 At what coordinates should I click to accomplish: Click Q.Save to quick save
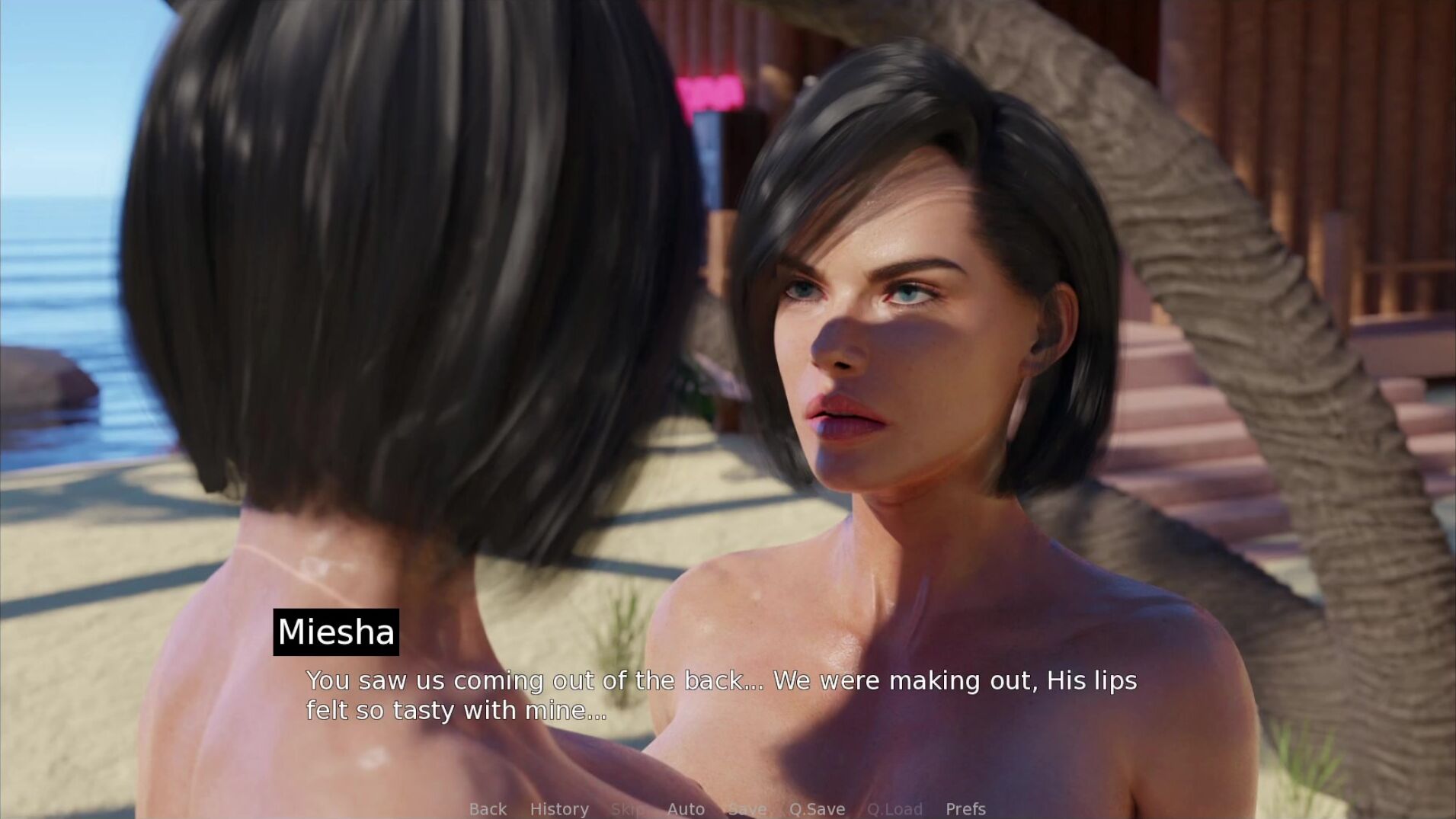click(x=817, y=808)
